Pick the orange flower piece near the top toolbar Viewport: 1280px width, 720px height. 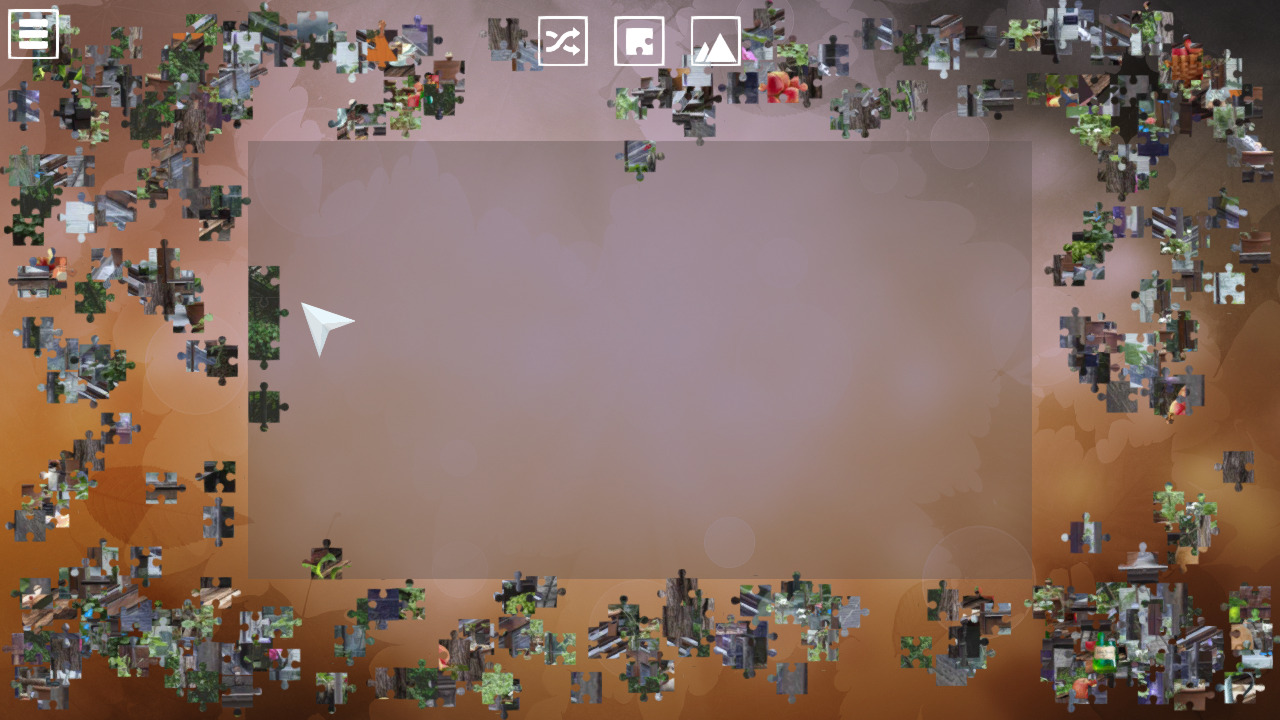pyautogui.click(x=379, y=45)
